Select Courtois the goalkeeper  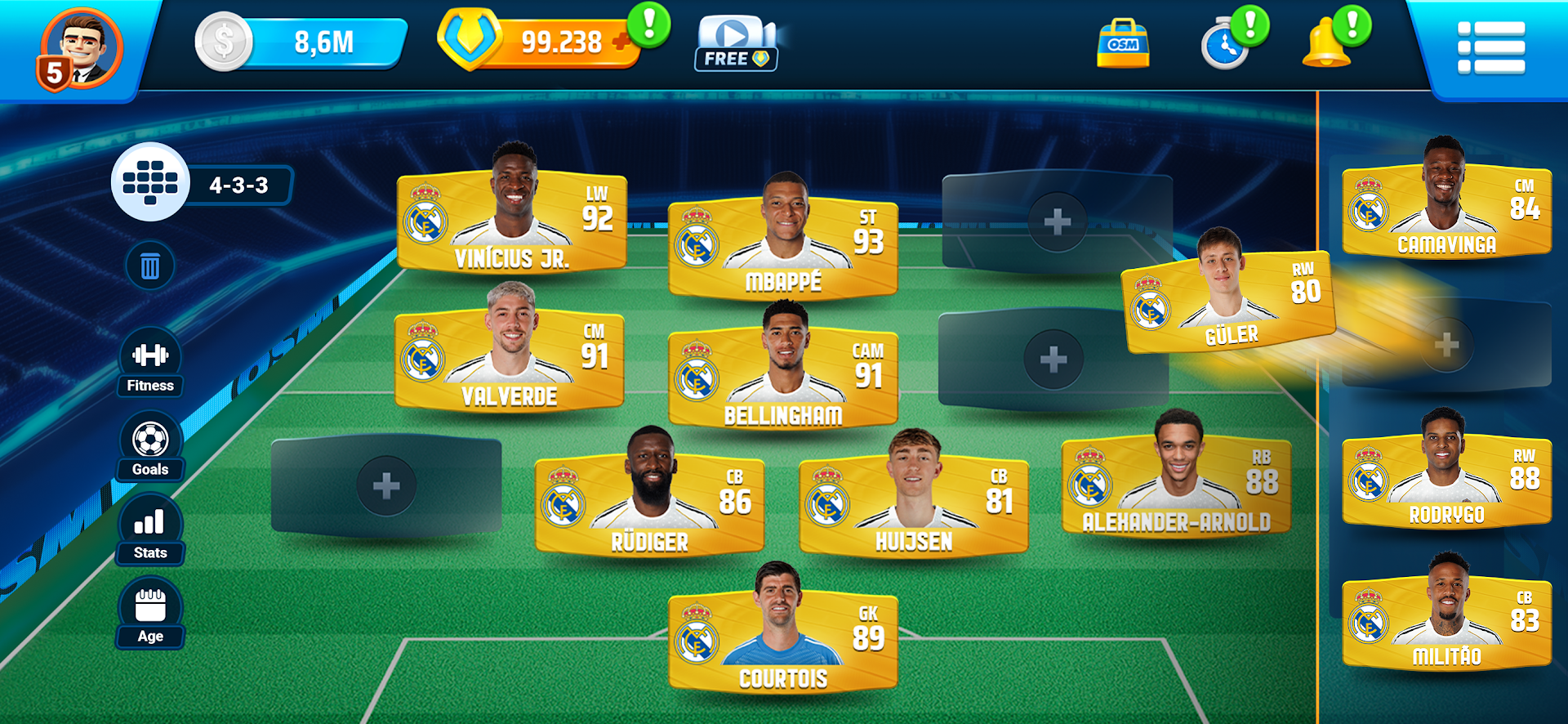[785, 641]
